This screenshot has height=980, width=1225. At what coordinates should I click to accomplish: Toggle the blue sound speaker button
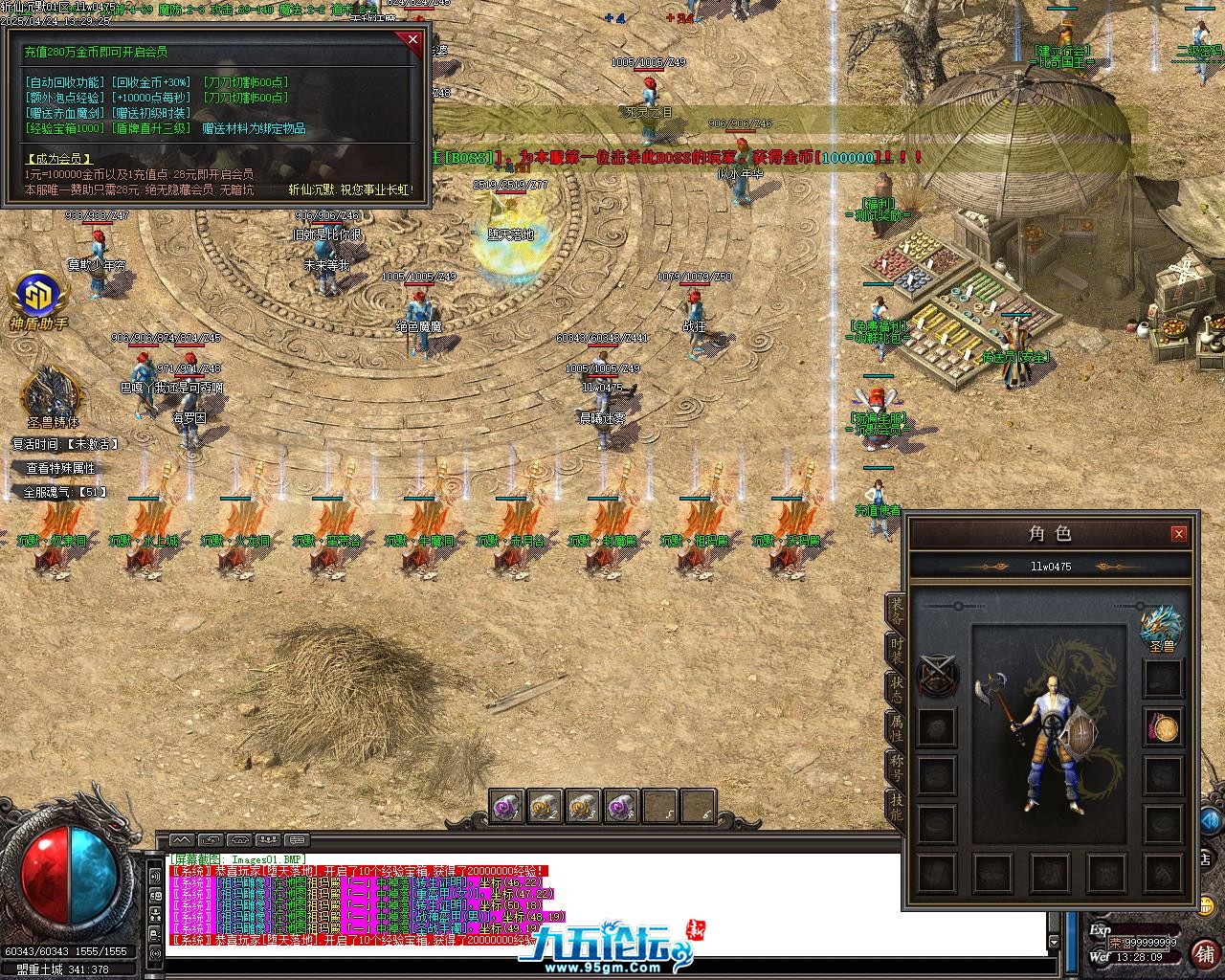1210,820
